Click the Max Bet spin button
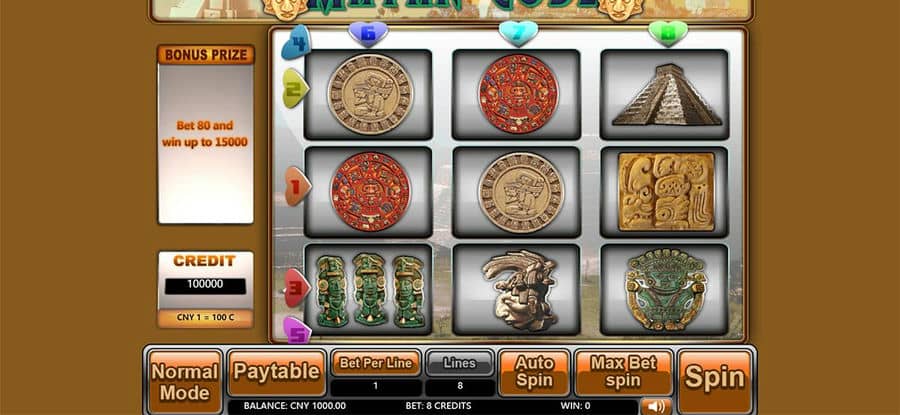The width and height of the screenshot is (900, 415). (x=623, y=372)
